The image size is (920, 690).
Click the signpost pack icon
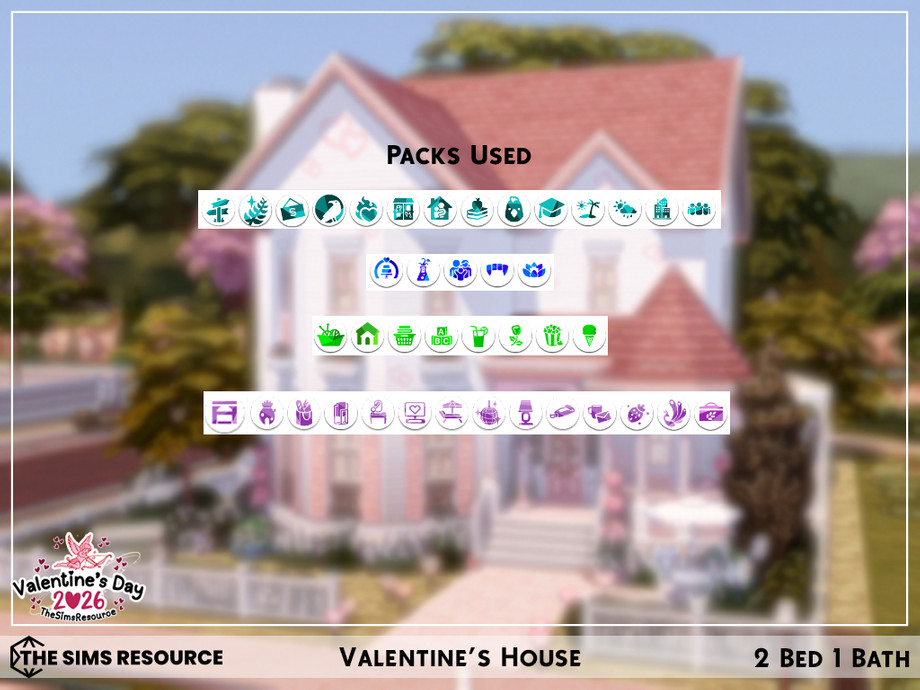click(217, 210)
